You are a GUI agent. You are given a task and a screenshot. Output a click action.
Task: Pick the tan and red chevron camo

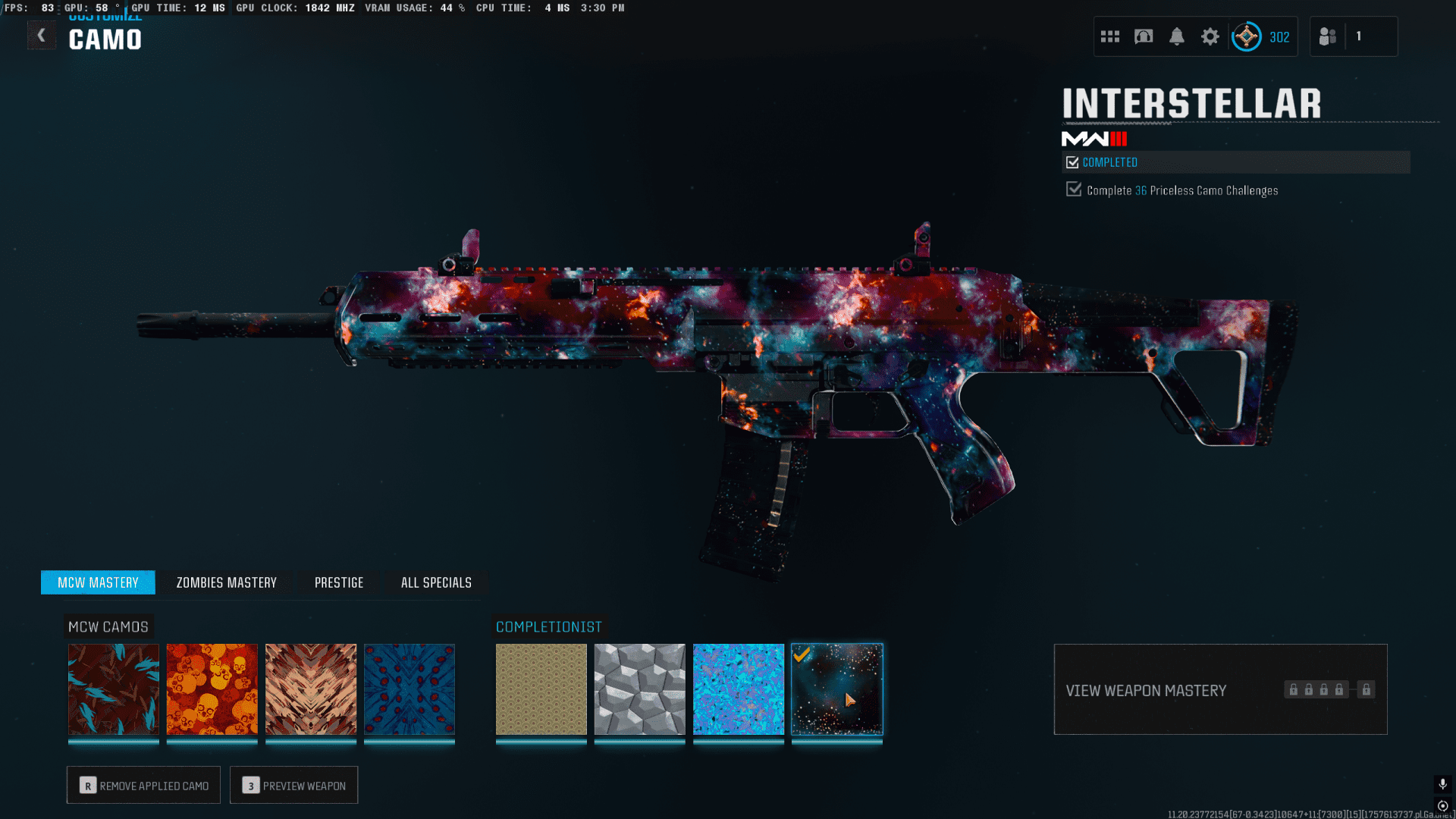[x=311, y=689]
